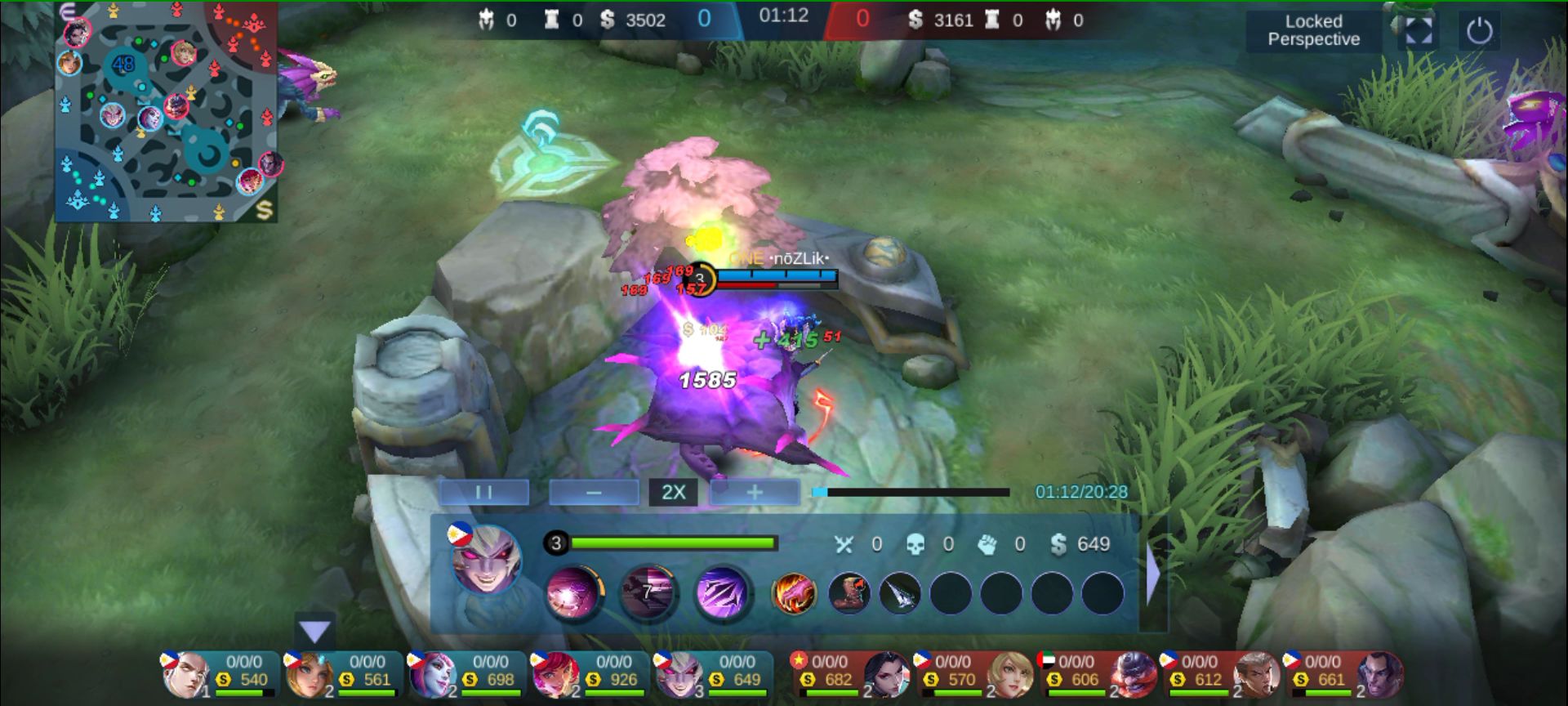Select the spectated hero's large portrait
Viewport: 1568px width, 706px height.
click(x=487, y=561)
